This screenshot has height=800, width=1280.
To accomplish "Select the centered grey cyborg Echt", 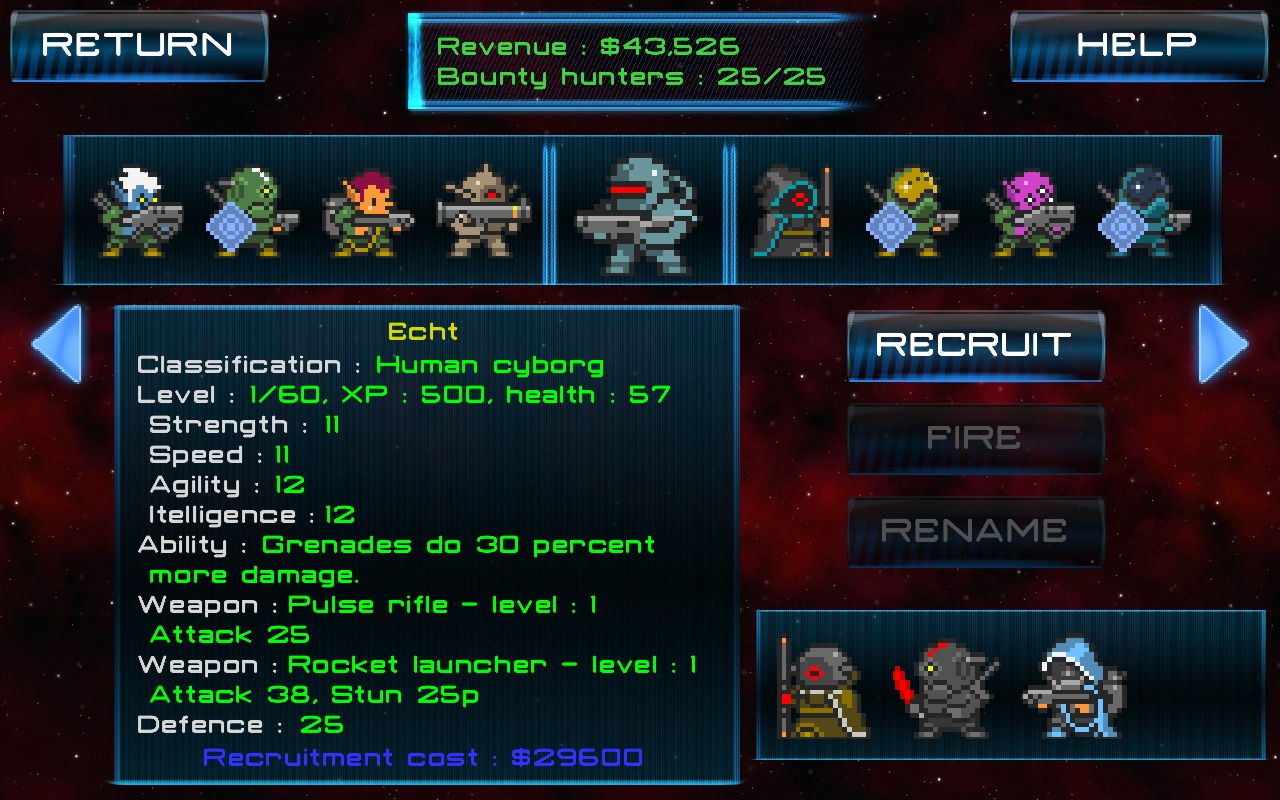I will coord(635,212).
